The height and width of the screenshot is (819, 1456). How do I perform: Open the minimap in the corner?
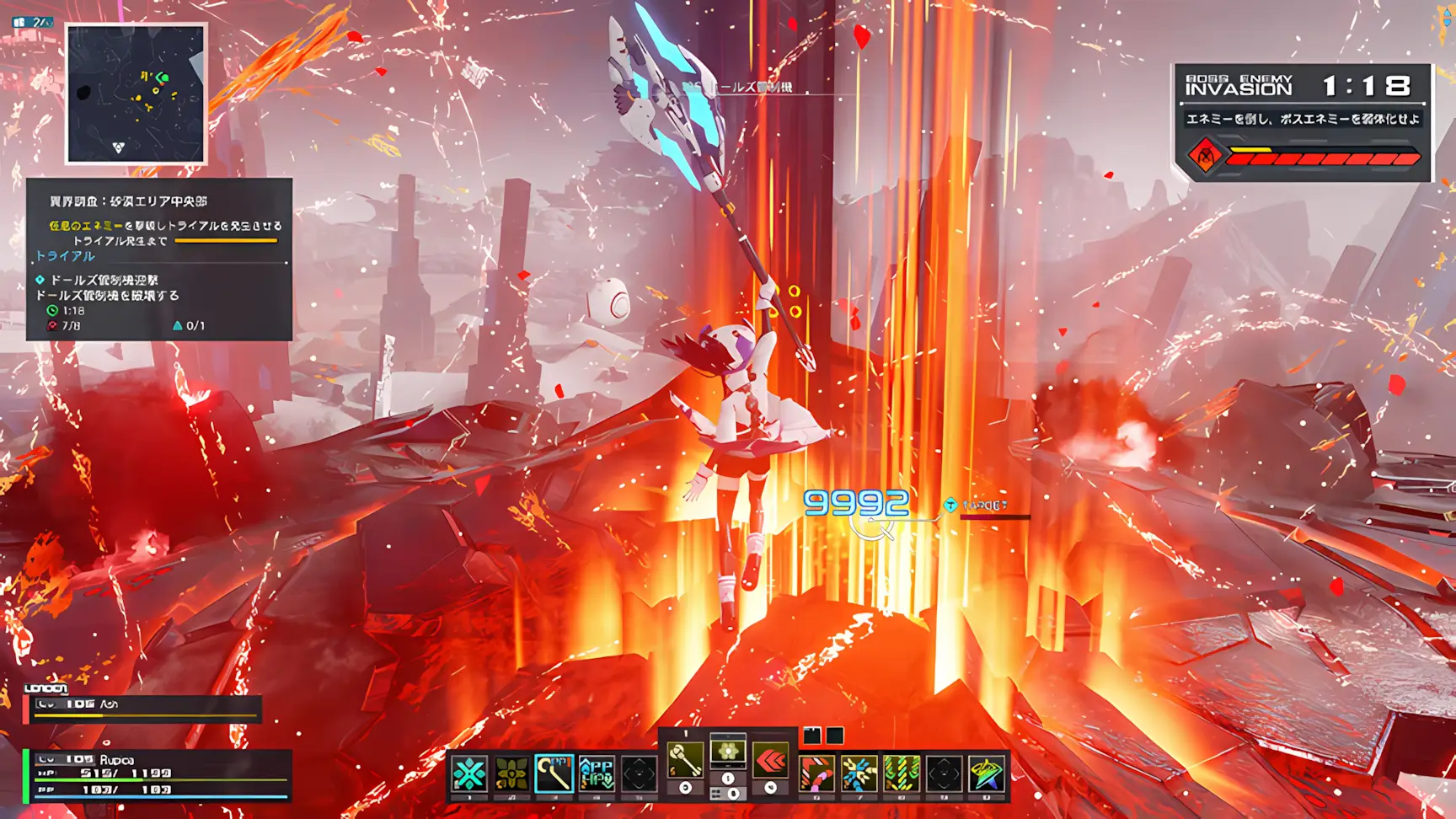point(136,94)
